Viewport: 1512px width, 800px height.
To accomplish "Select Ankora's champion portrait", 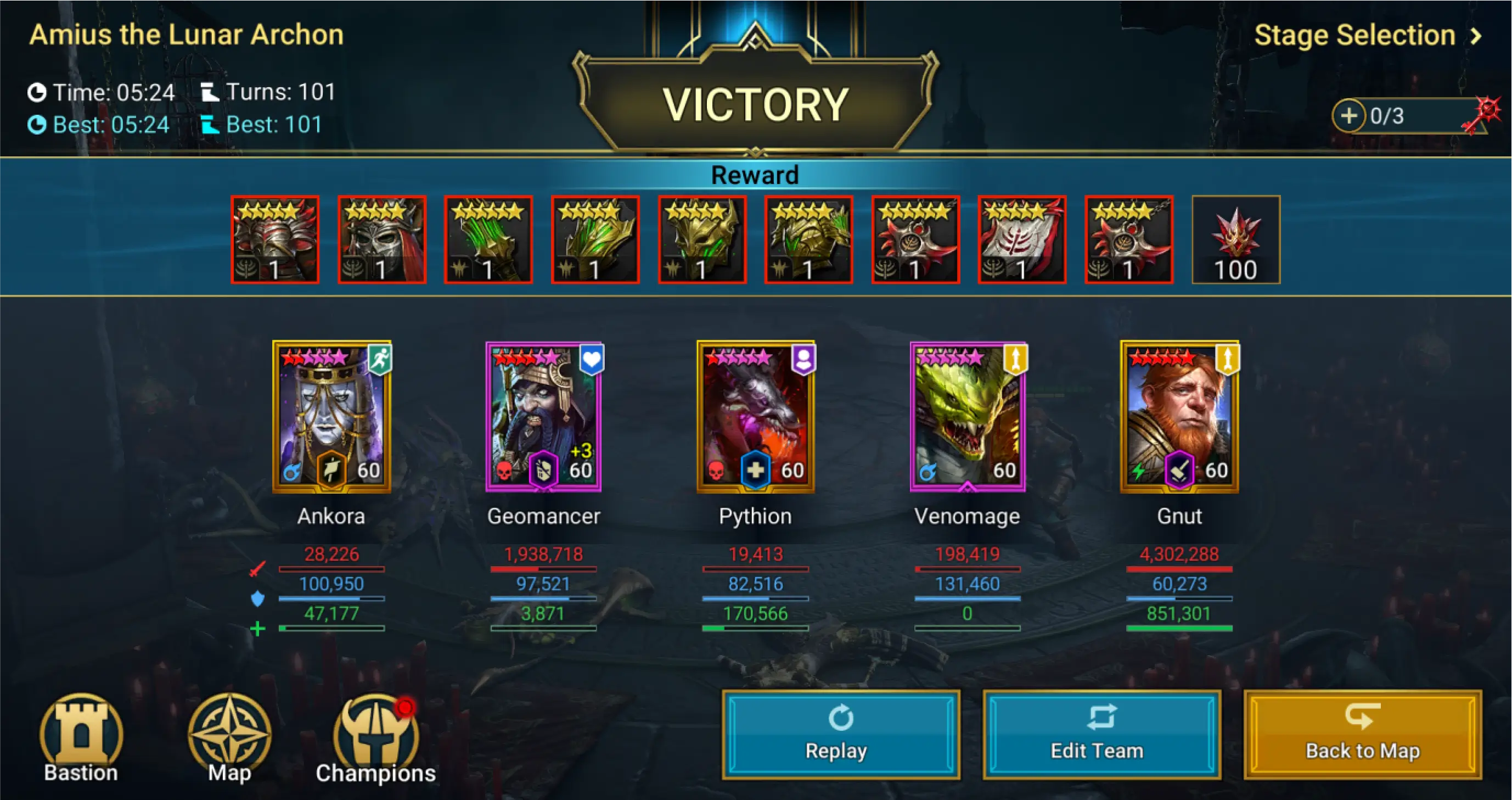I will point(331,416).
